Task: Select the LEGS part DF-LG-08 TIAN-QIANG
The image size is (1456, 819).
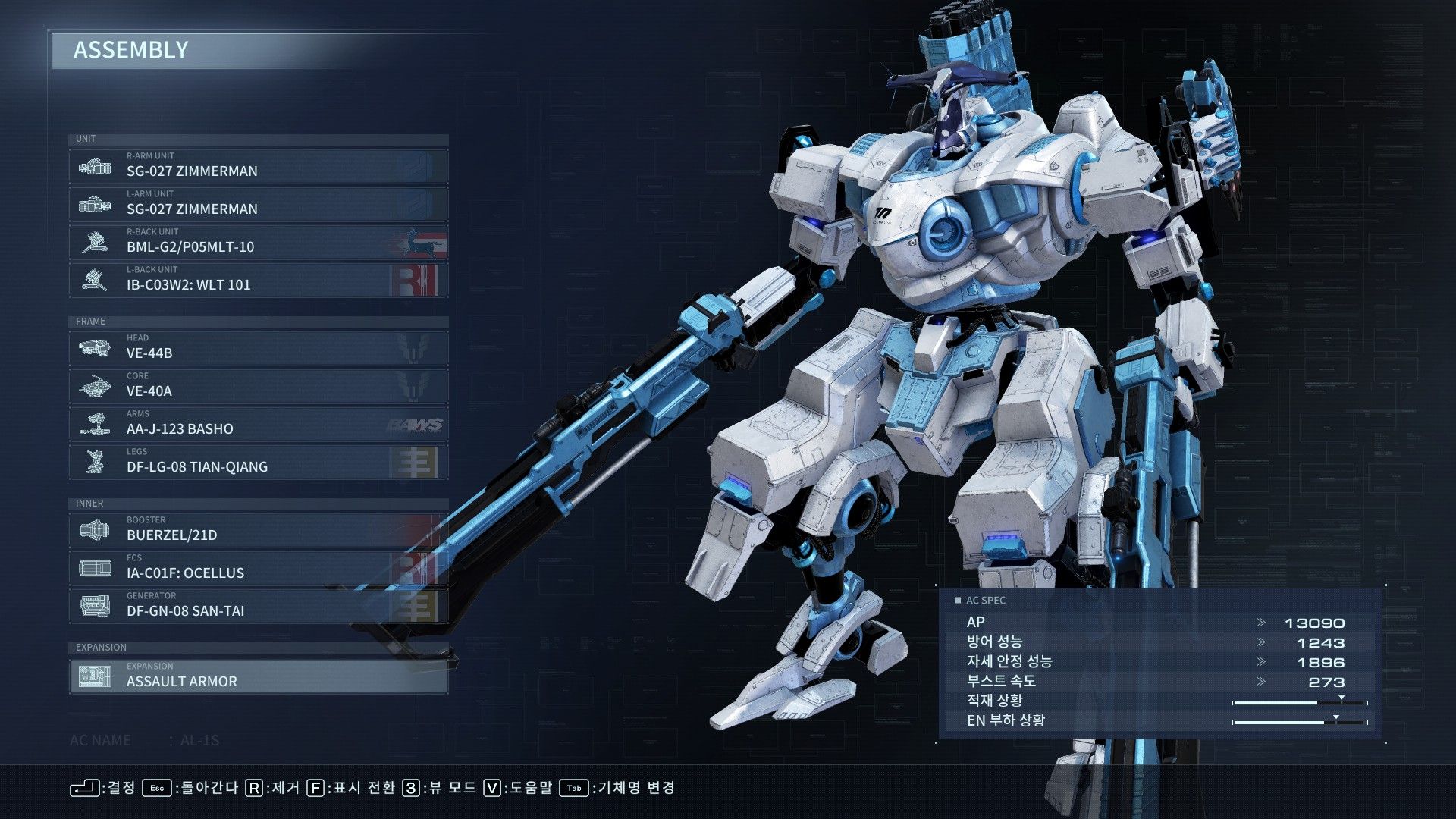Action: (258, 462)
